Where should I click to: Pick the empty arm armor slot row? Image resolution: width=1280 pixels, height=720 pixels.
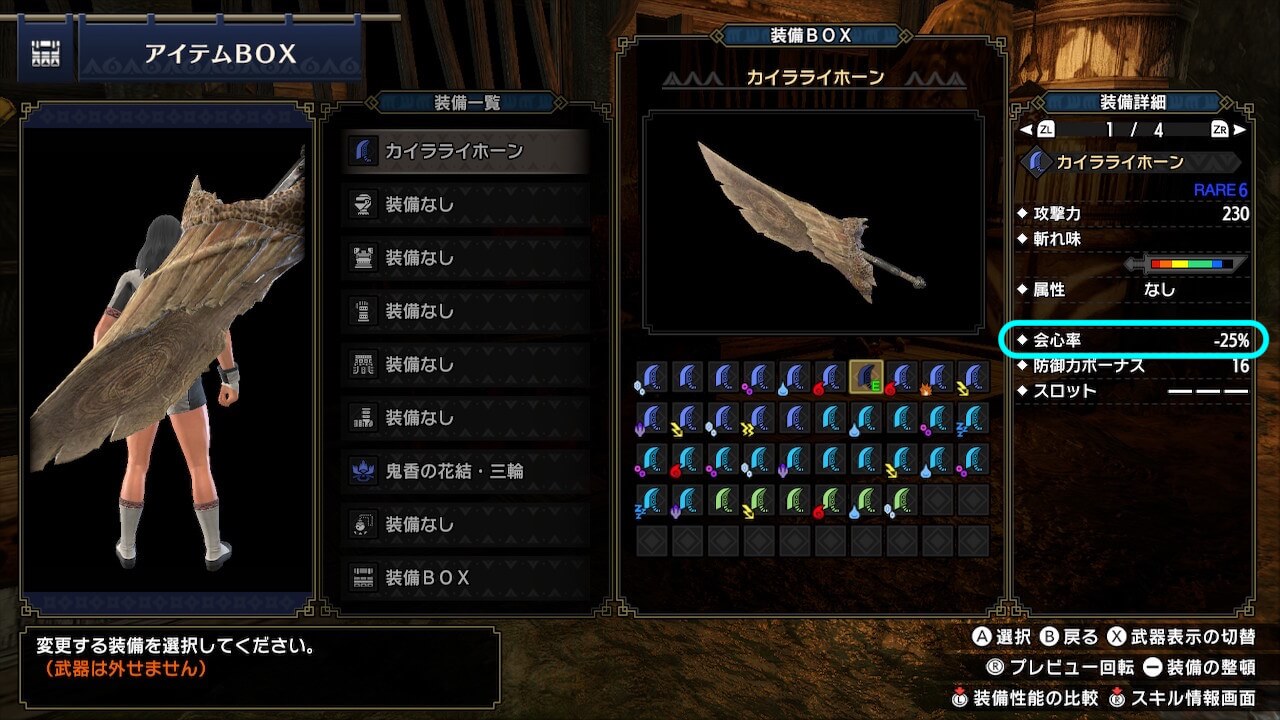pos(465,311)
